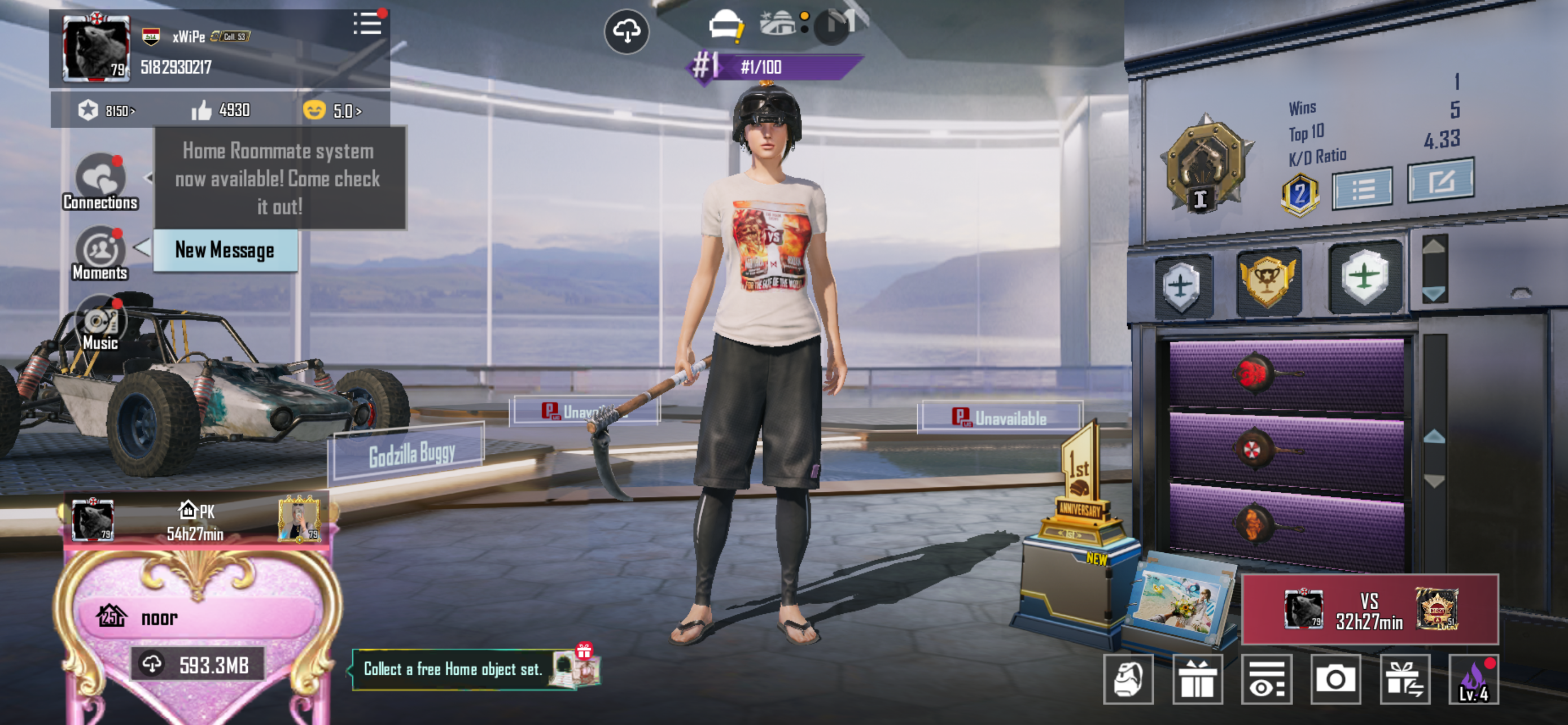Image resolution: width=1568 pixels, height=725 pixels.
Task: Open the list menu beside the player name
Action: pyautogui.click(x=367, y=24)
